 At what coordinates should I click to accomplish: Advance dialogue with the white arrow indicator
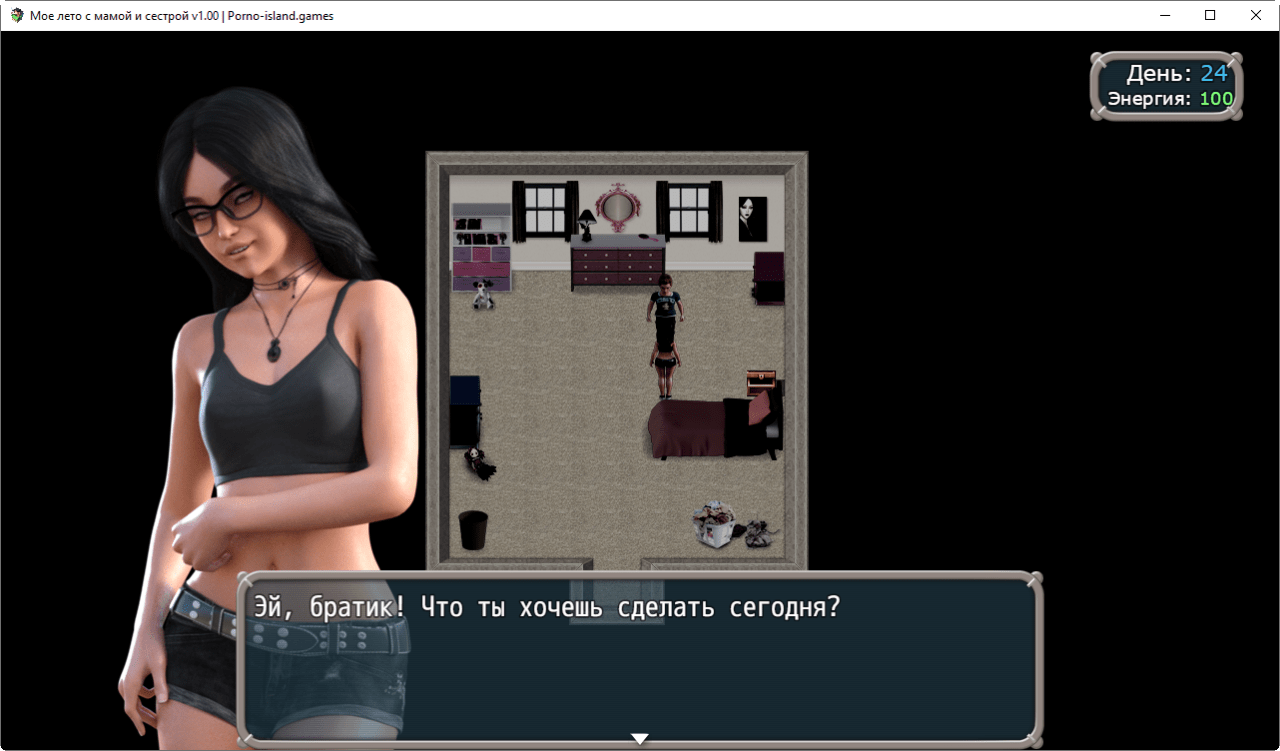click(640, 739)
